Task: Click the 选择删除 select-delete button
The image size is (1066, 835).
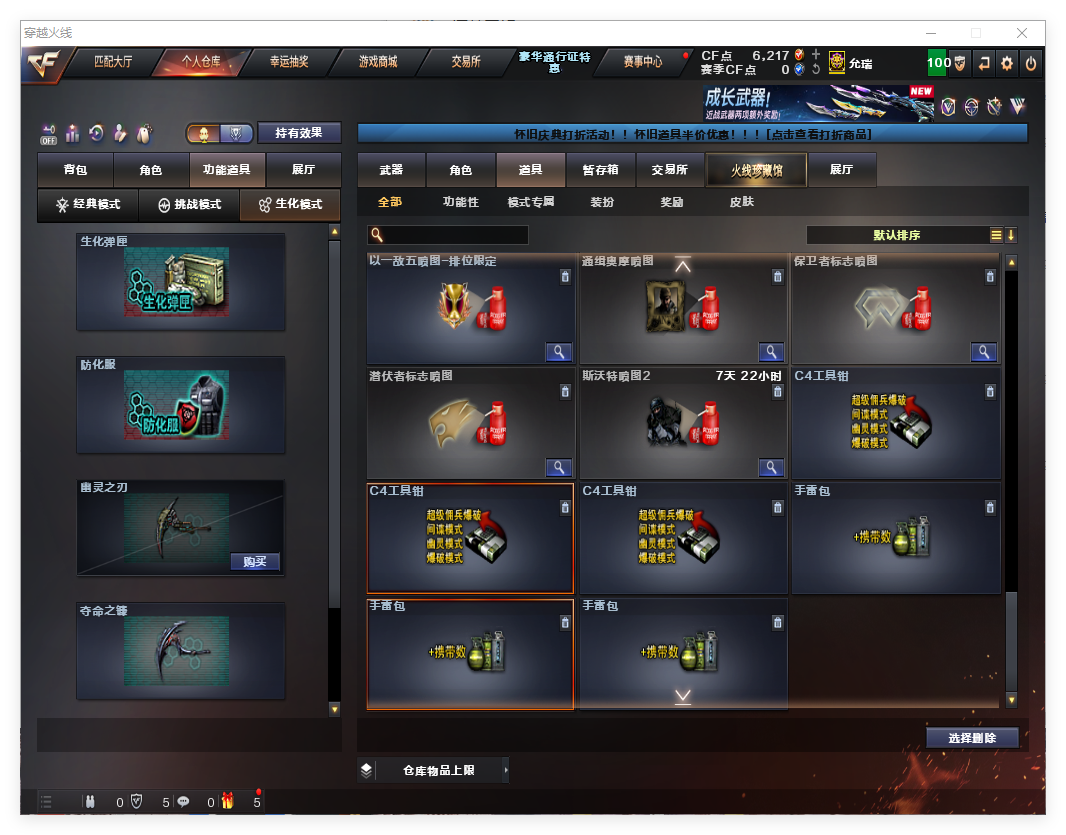Action: [x=972, y=738]
